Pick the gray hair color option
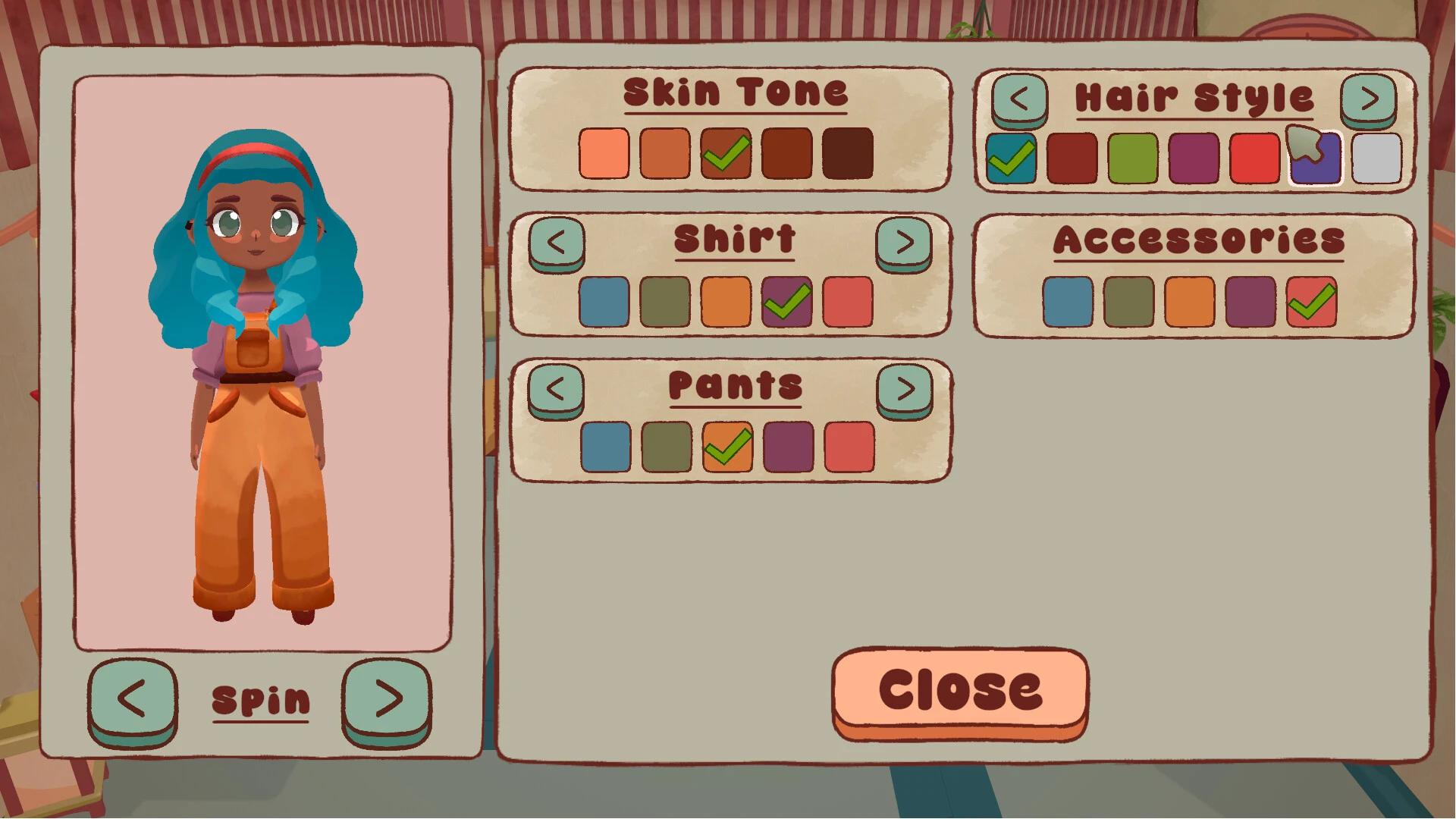1456x819 pixels. 1376,158
